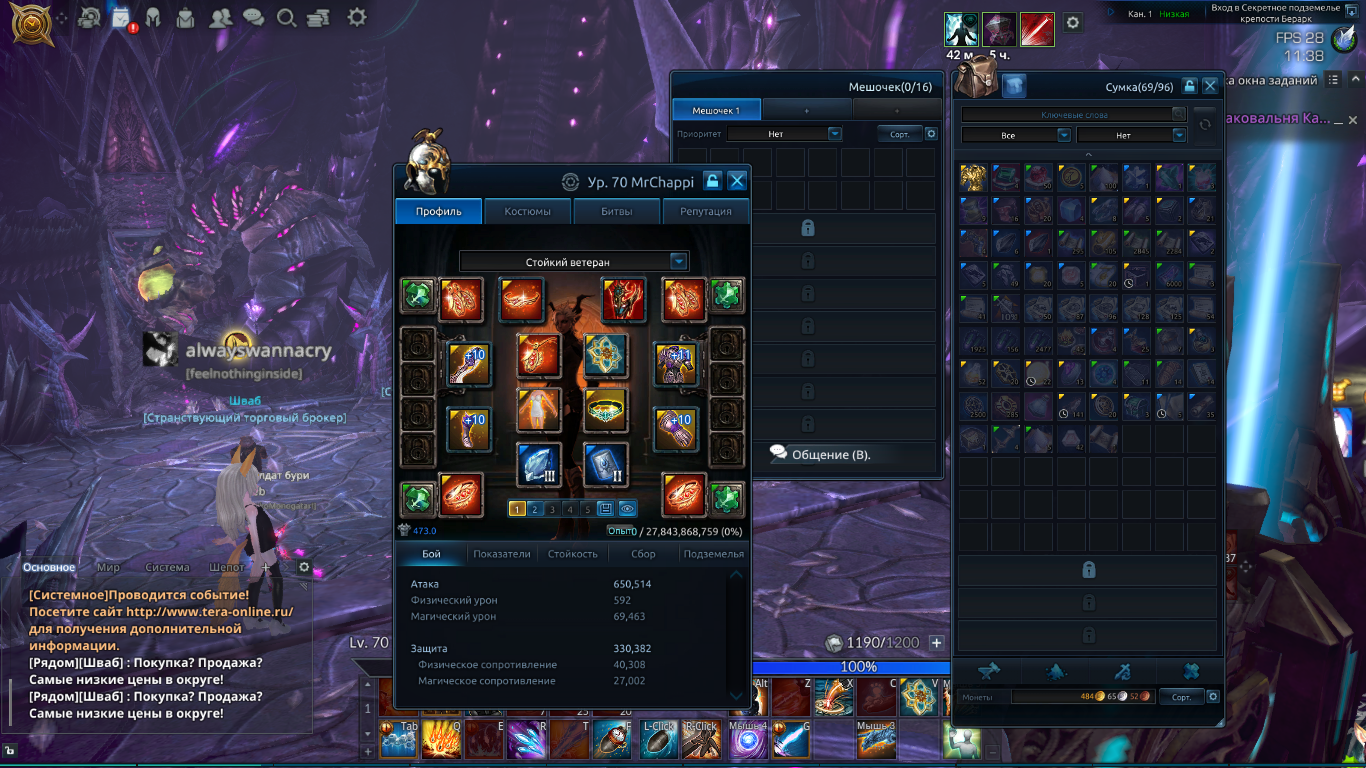Sort the bag with bottom Сорт. button

(1181, 696)
